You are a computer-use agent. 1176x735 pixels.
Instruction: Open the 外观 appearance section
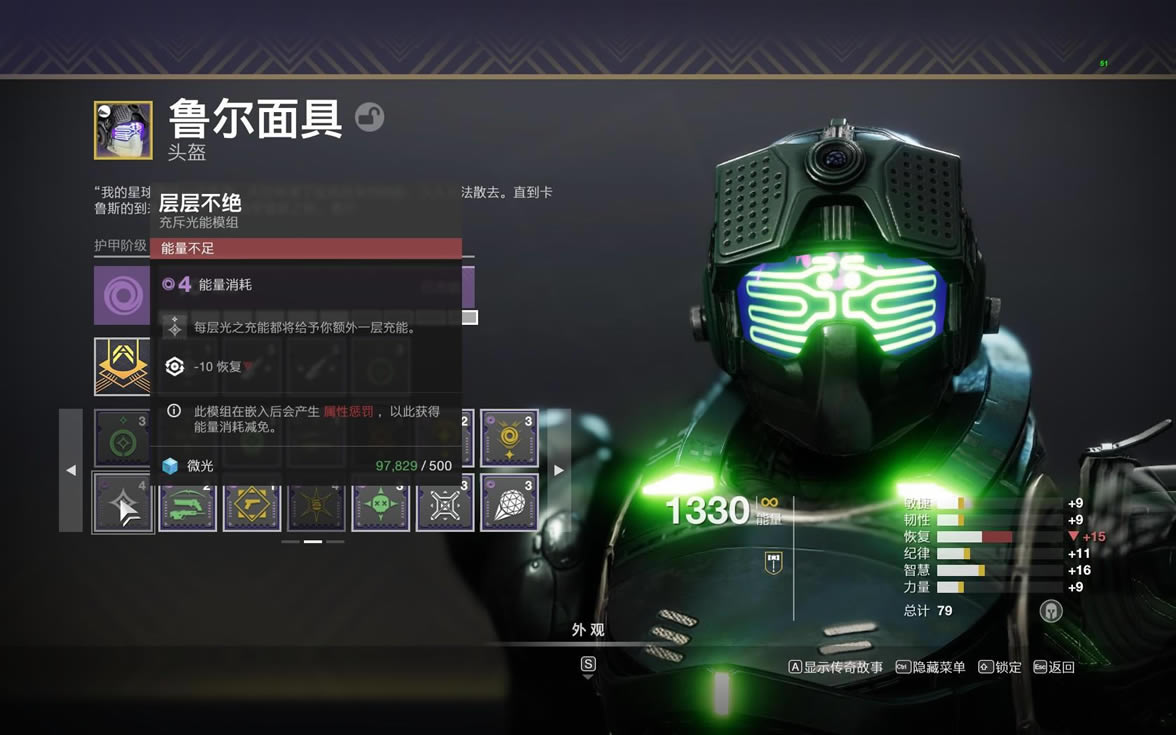[588, 630]
